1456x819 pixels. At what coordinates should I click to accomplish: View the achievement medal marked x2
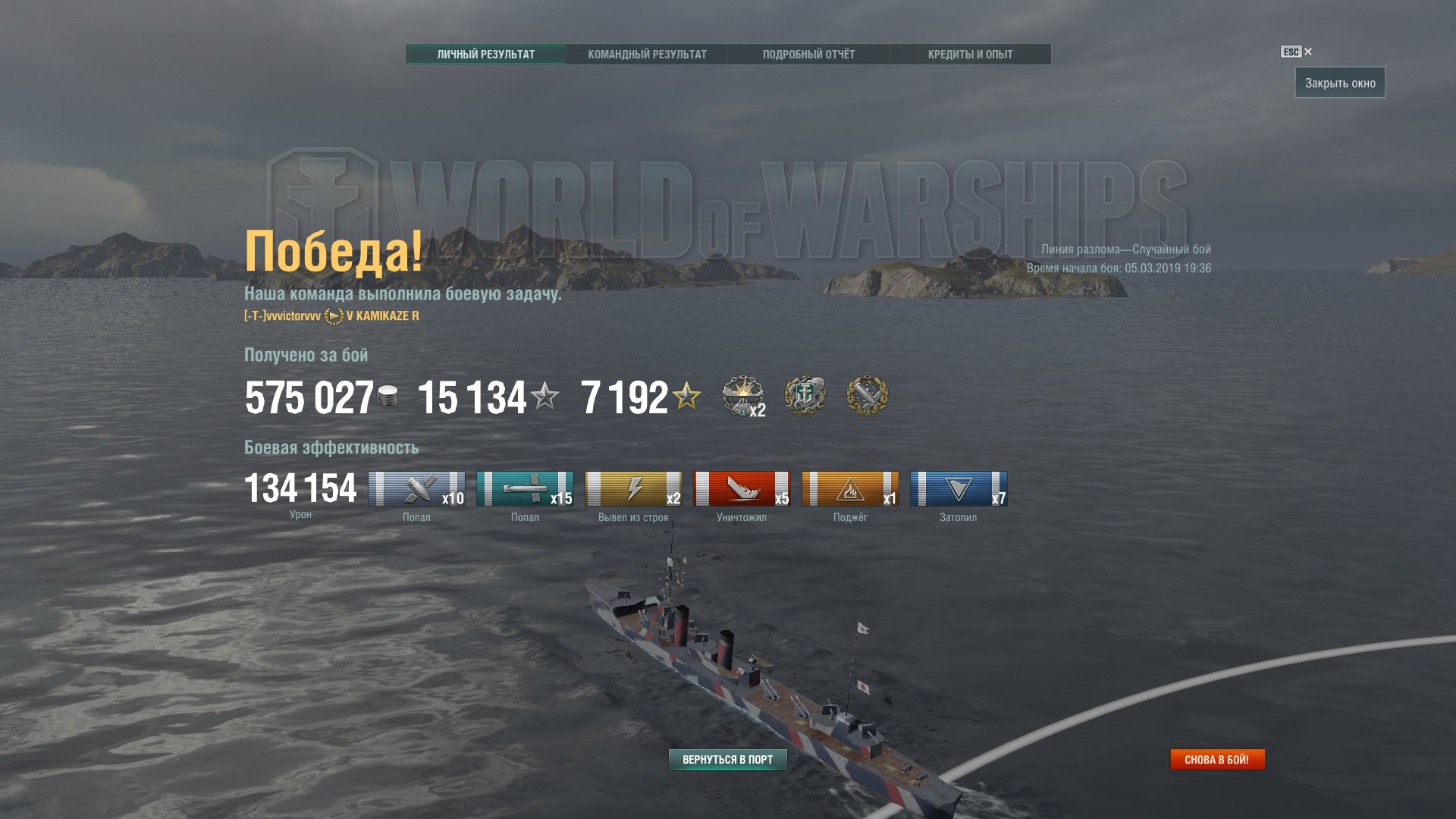coord(742,396)
